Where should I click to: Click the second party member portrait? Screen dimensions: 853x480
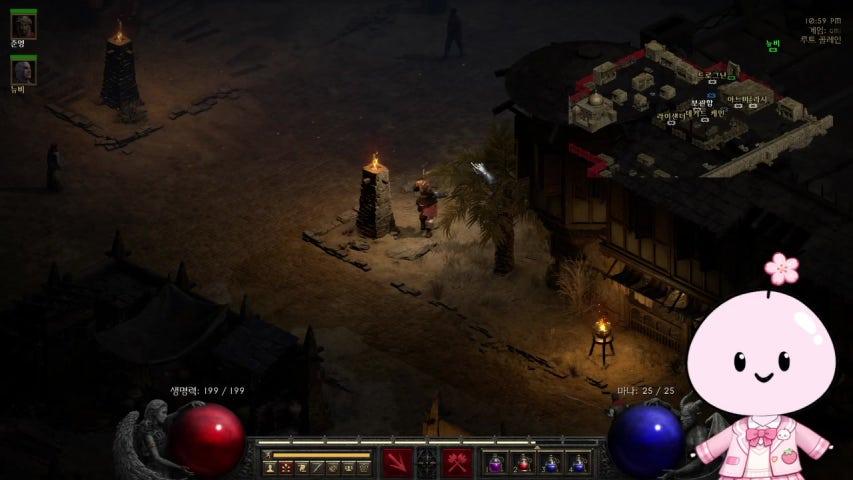click(23, 70)
